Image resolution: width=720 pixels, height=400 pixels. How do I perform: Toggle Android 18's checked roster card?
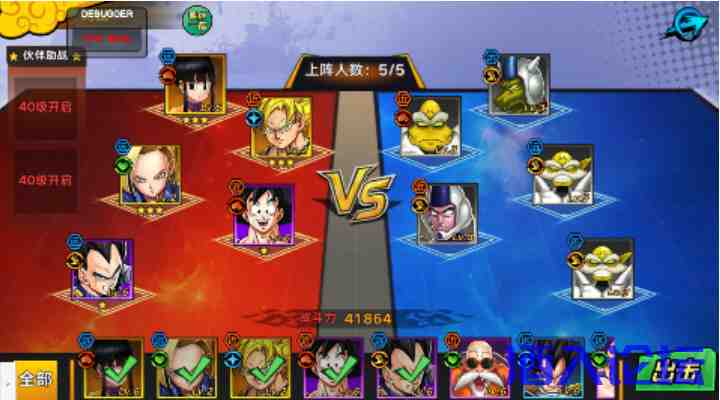(186, 369)
